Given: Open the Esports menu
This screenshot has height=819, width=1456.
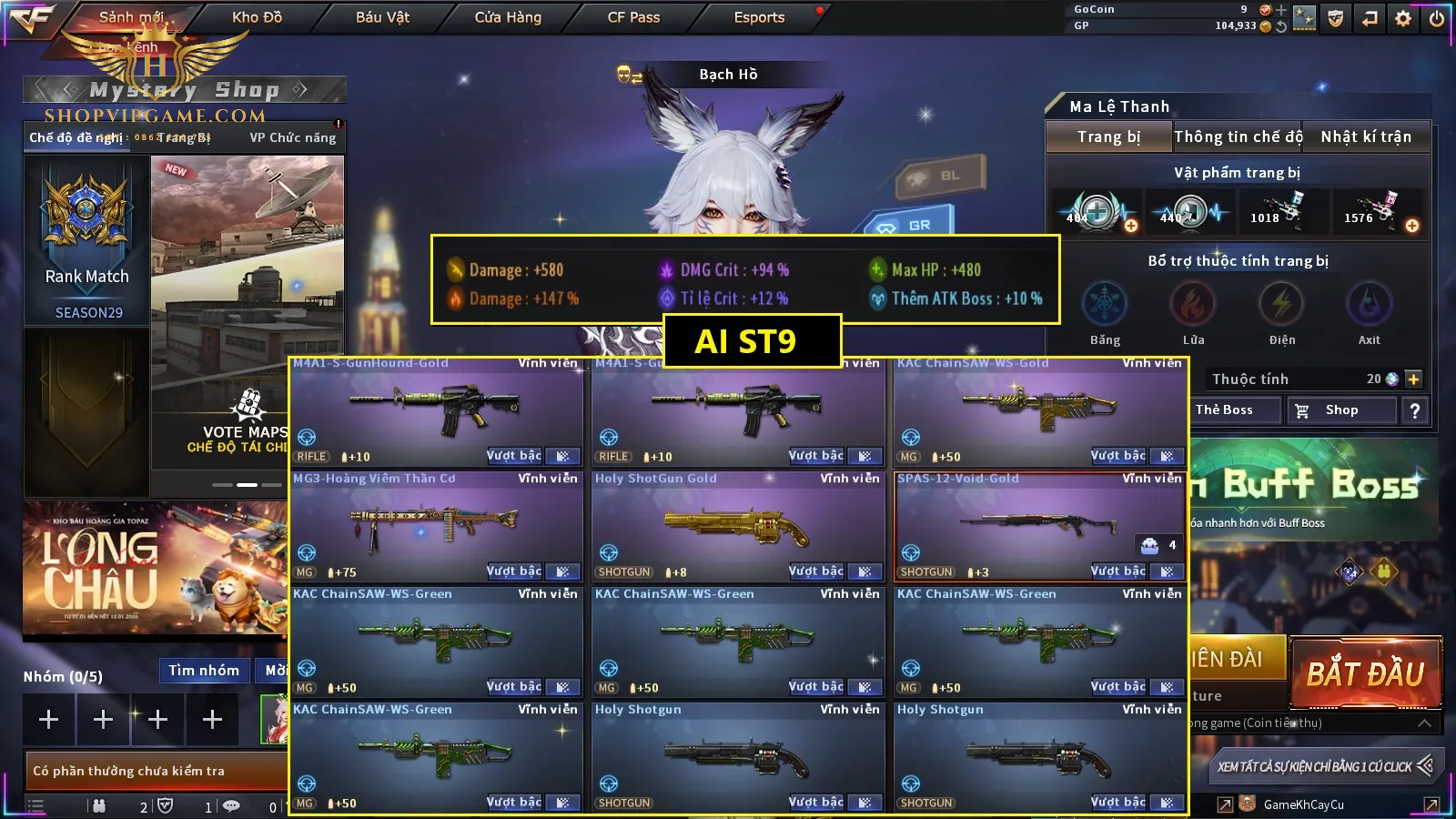Looking at the screenshot, I should (759, 17).
